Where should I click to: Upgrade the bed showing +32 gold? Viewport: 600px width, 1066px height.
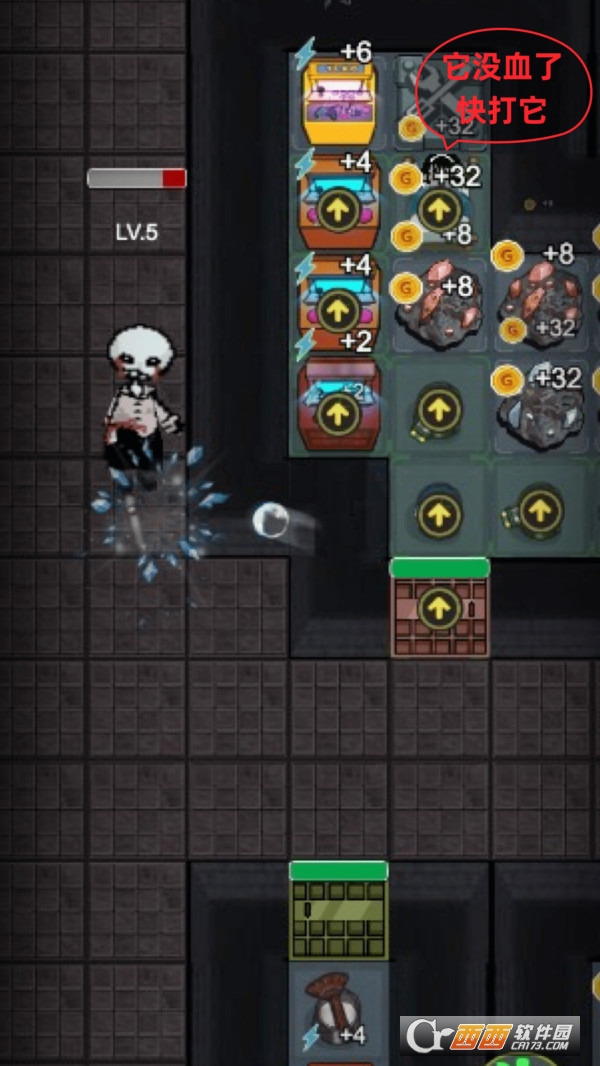pos(437,209)
